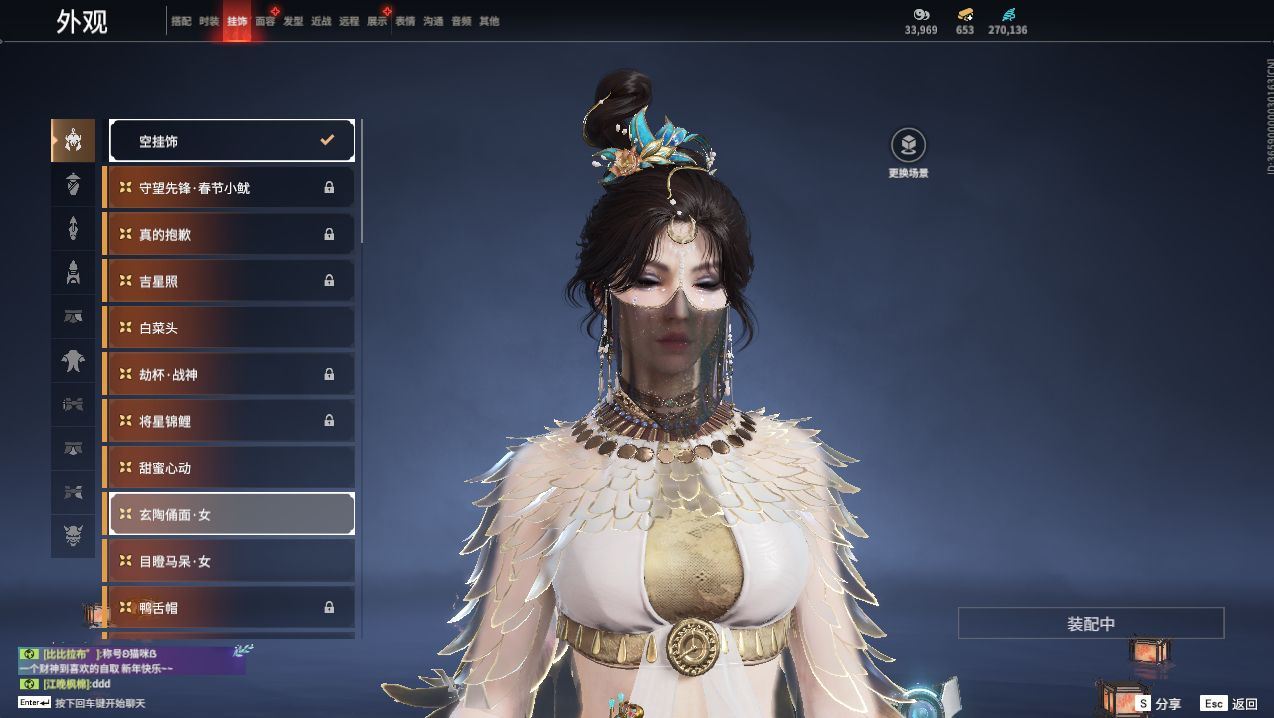Open the 分享 share option
This screenshot has height=718, width=1274.
tap(1158, 704)
